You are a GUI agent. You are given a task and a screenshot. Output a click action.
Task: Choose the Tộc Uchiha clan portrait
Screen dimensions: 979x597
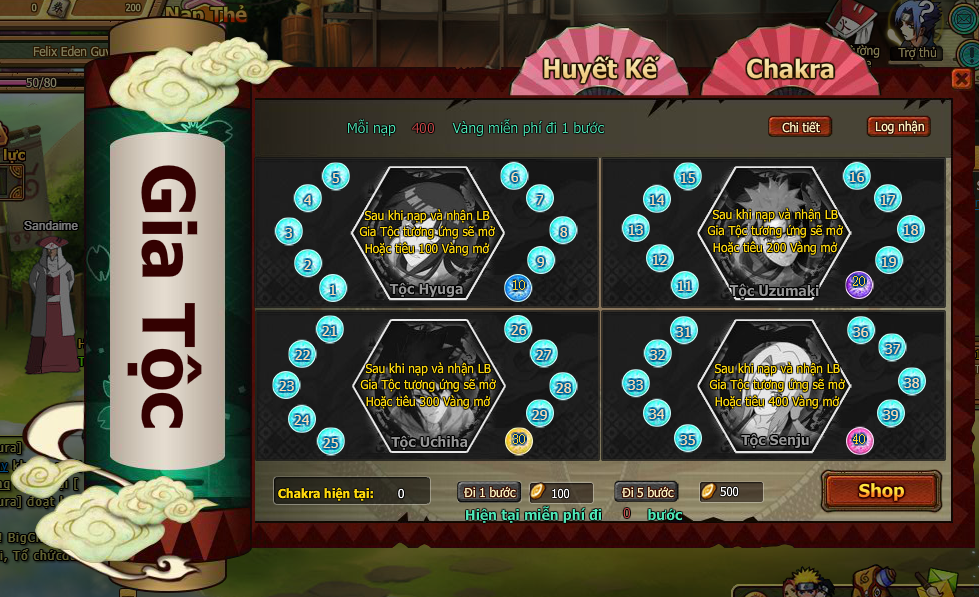tap(428, 385)
